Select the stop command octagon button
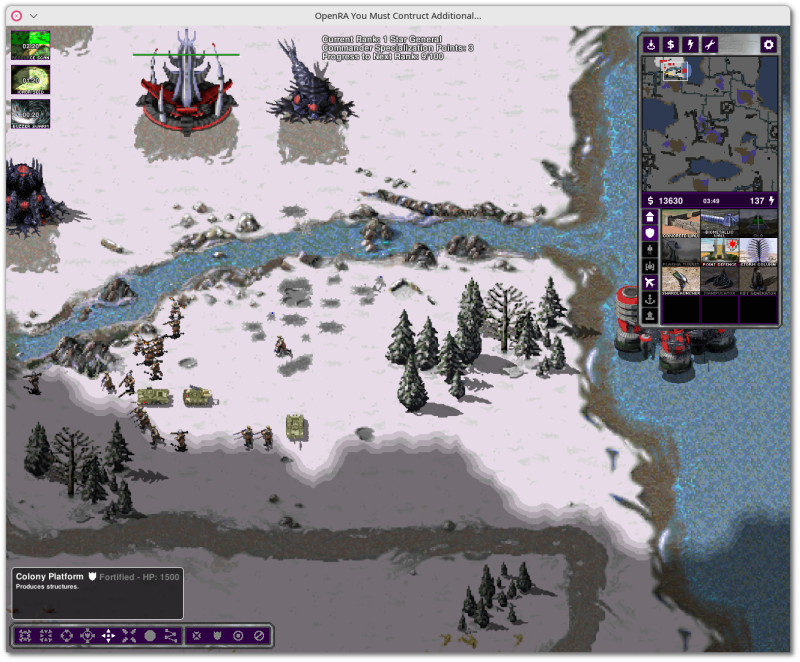 tap(150, 635)
